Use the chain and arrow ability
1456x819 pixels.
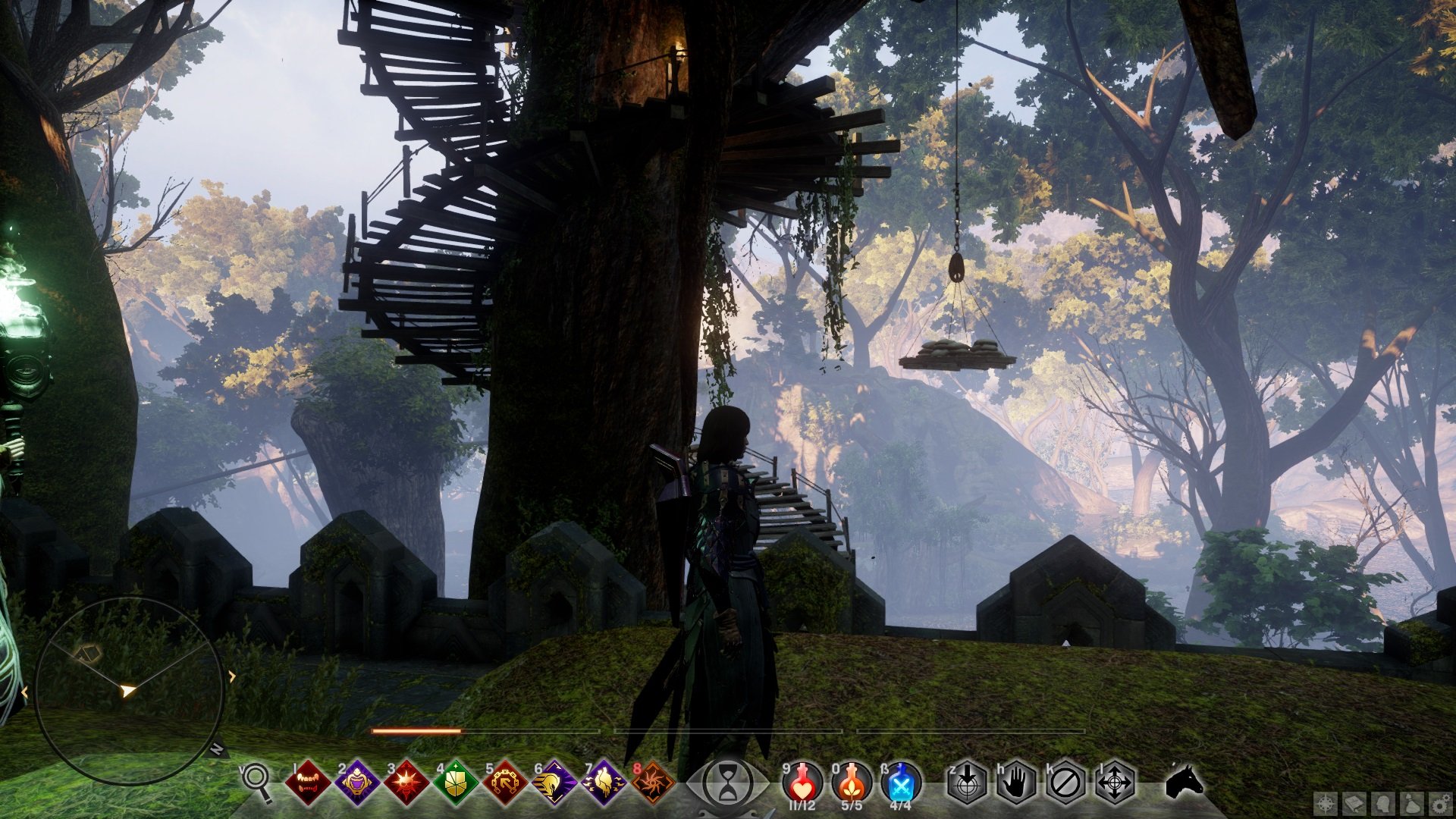coord(505,783)
